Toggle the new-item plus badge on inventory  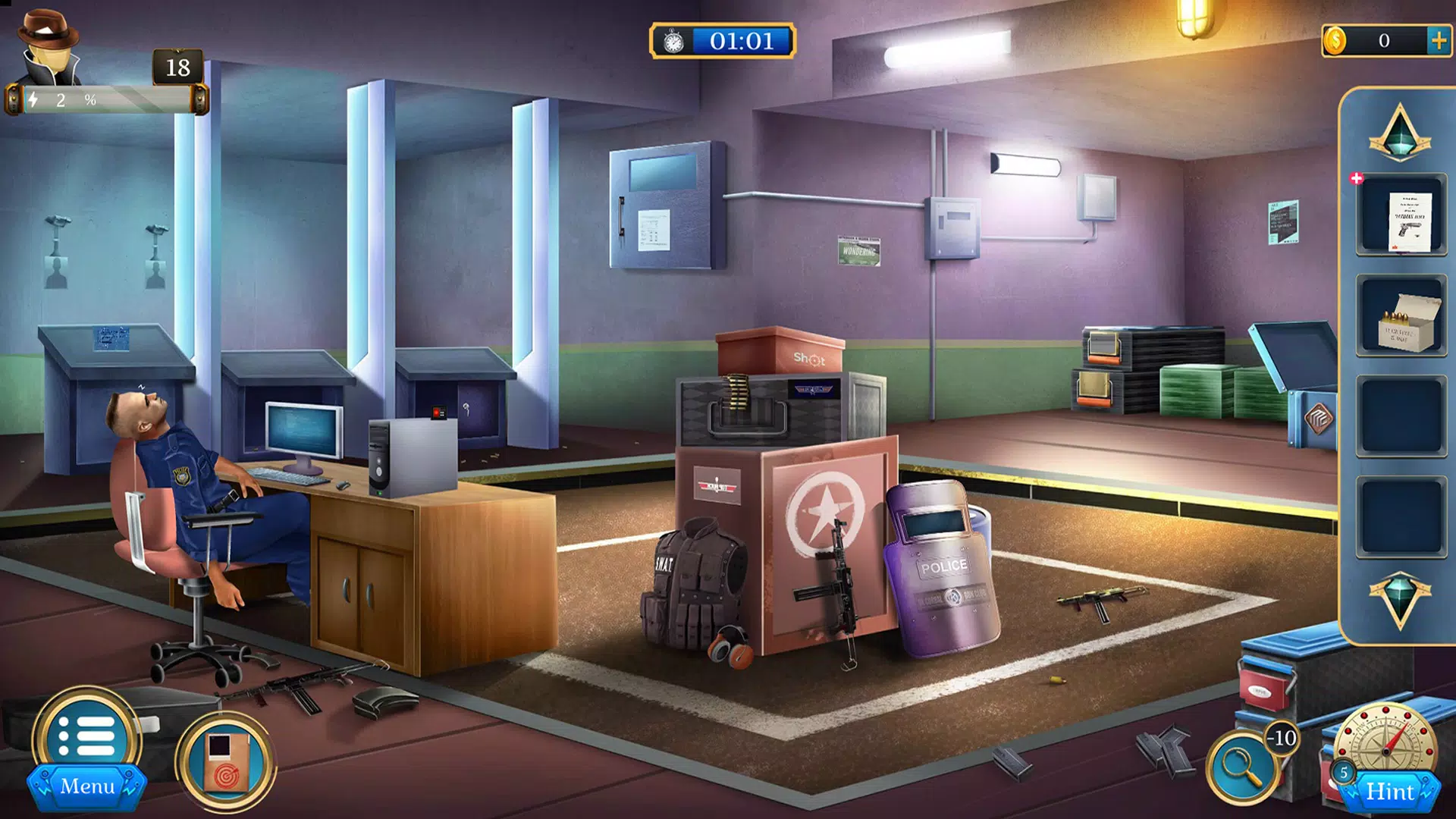click(x=1357, y=180)
